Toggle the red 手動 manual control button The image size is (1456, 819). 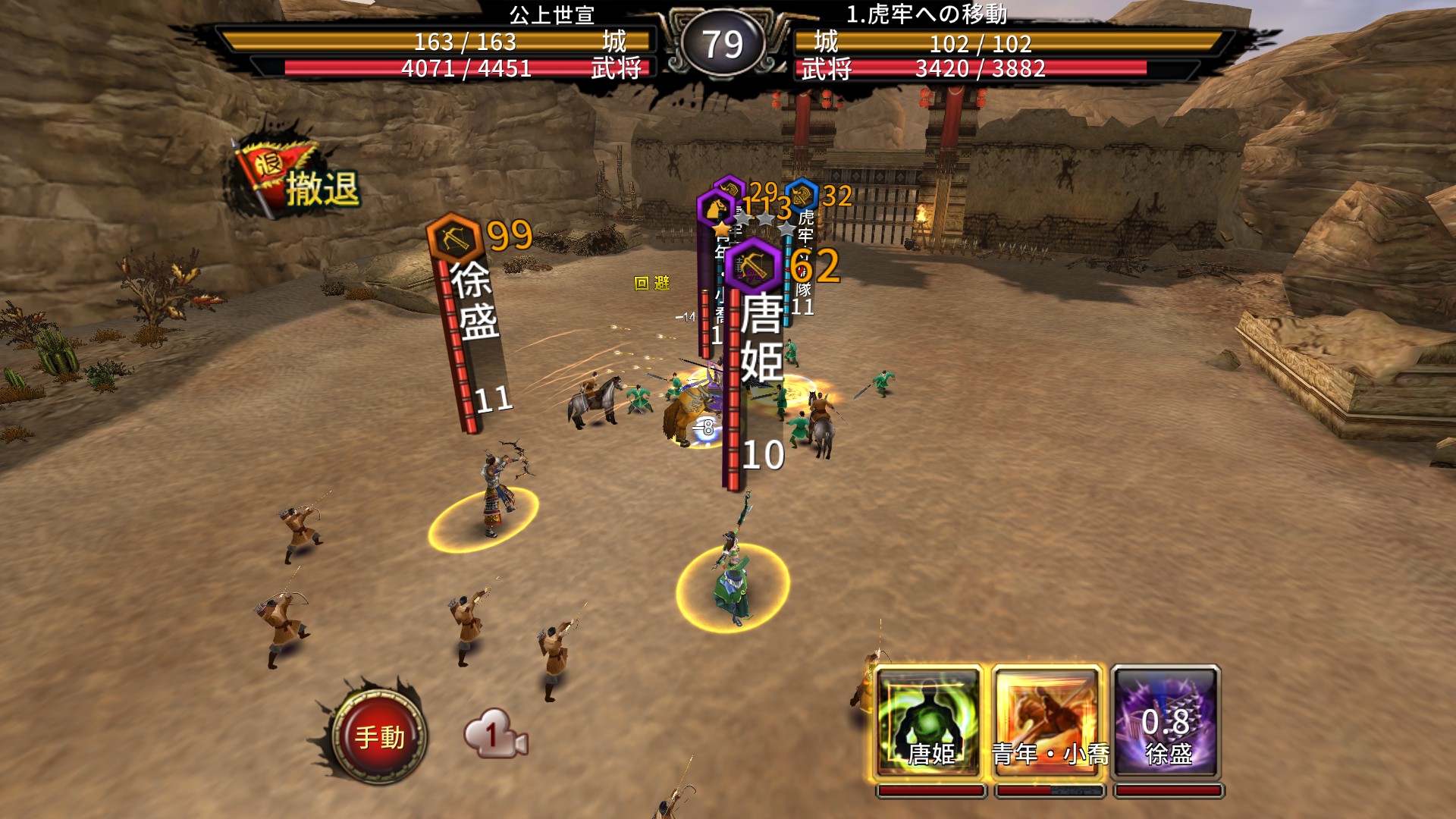(x=379, y=735)
